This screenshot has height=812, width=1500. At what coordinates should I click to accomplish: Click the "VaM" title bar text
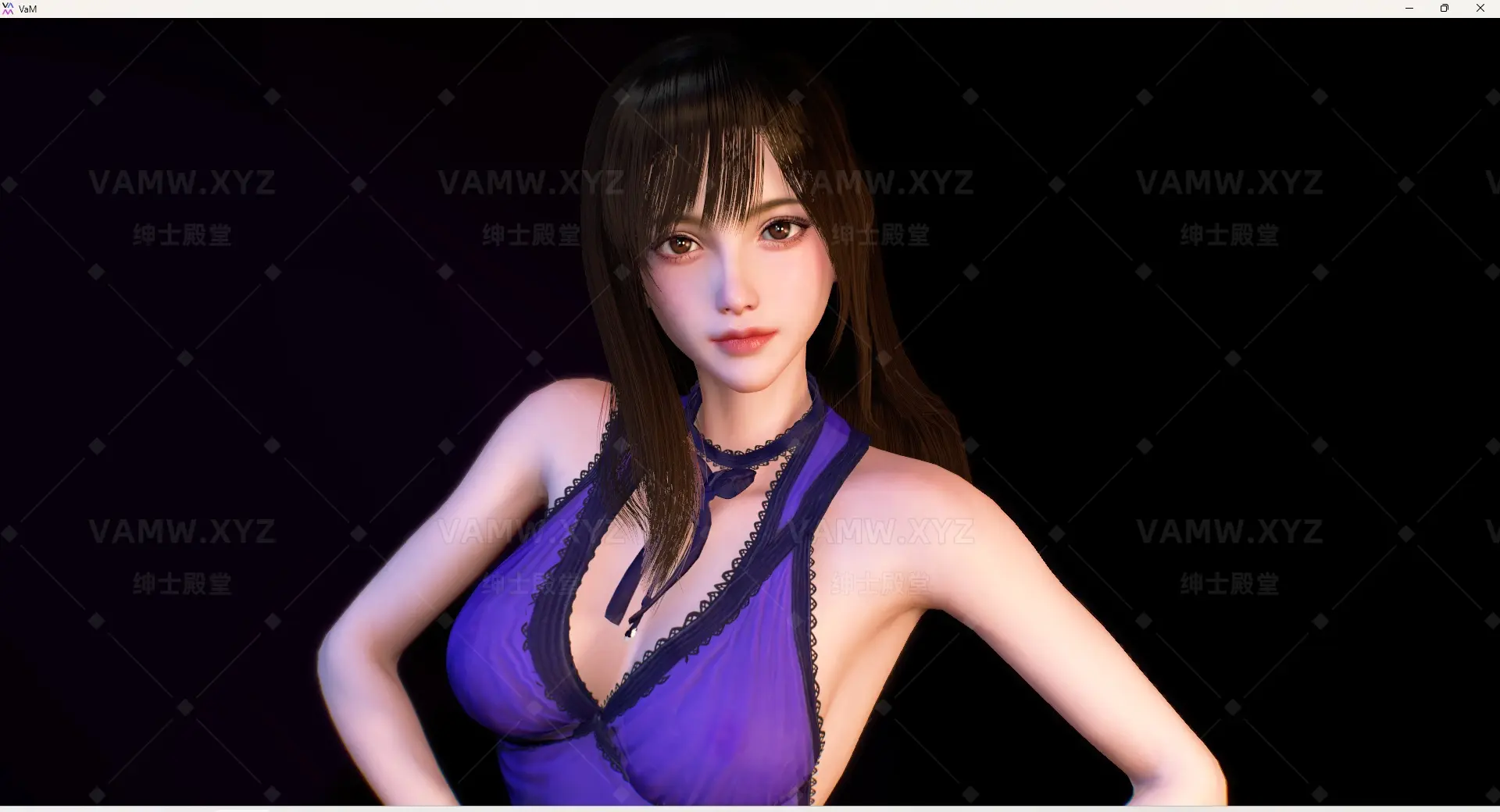(x=27, y=9)
